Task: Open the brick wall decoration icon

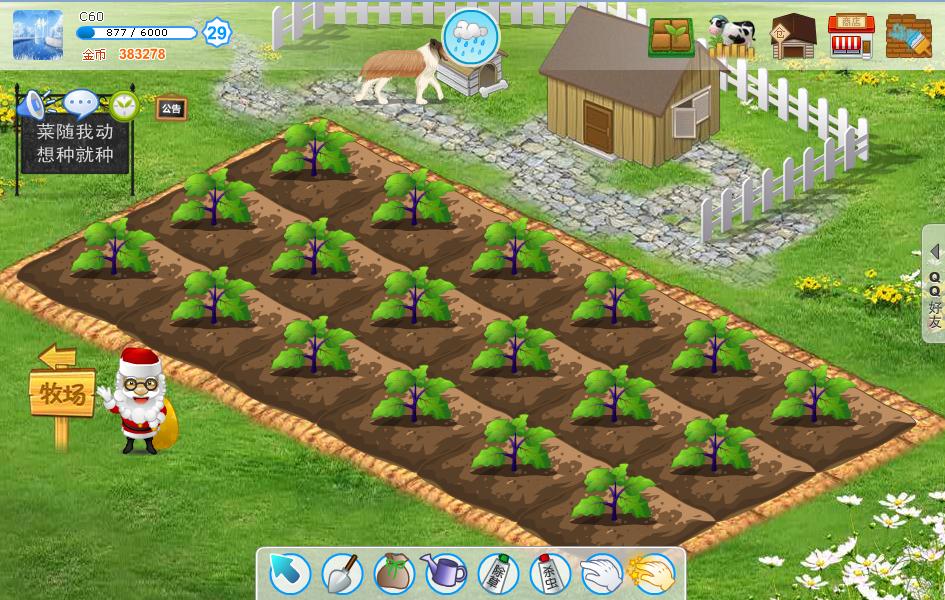Action: (x=909, y=37)
